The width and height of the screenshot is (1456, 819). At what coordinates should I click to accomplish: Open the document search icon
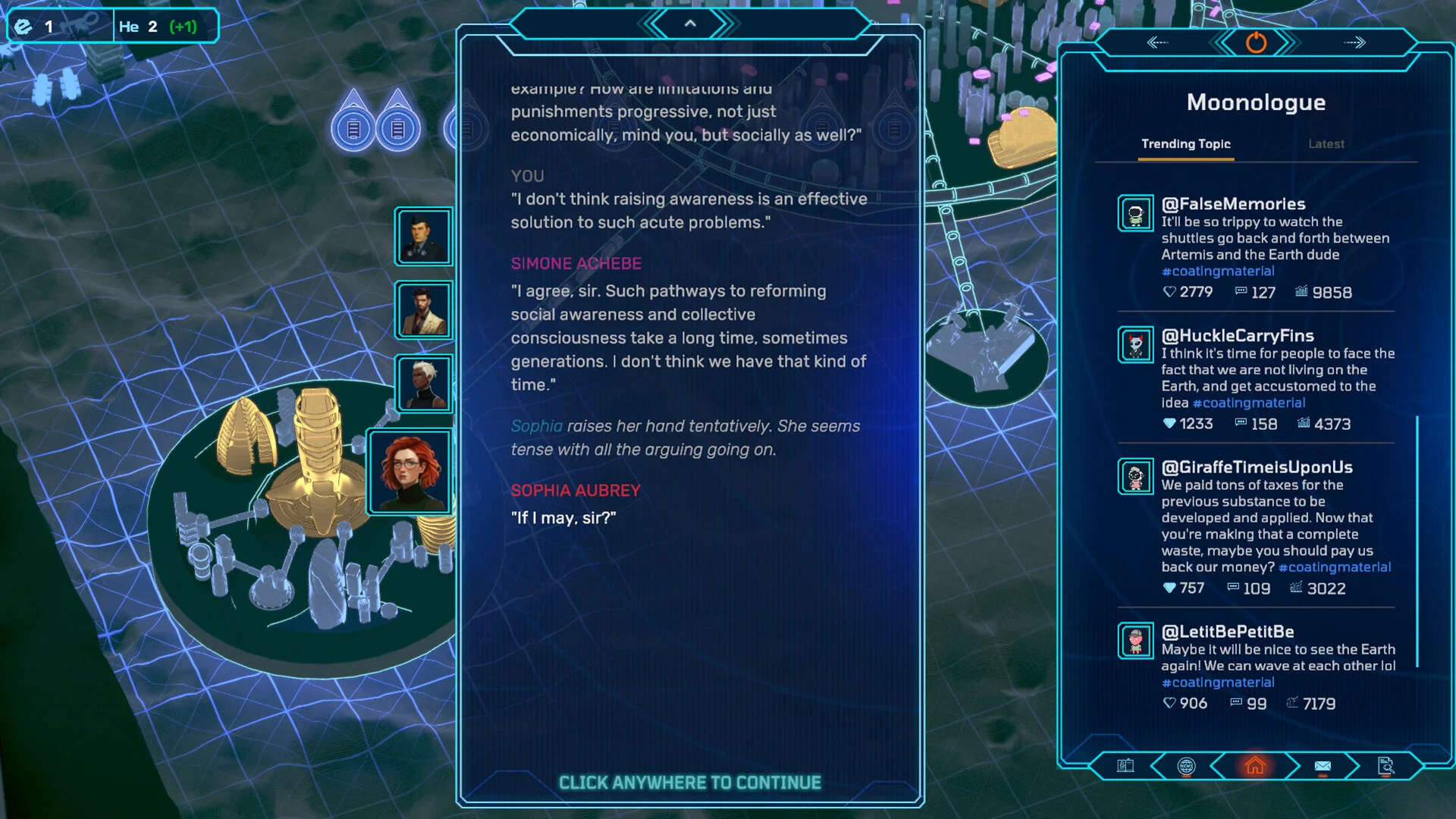pyautogui.click(x=1385, y=766)
